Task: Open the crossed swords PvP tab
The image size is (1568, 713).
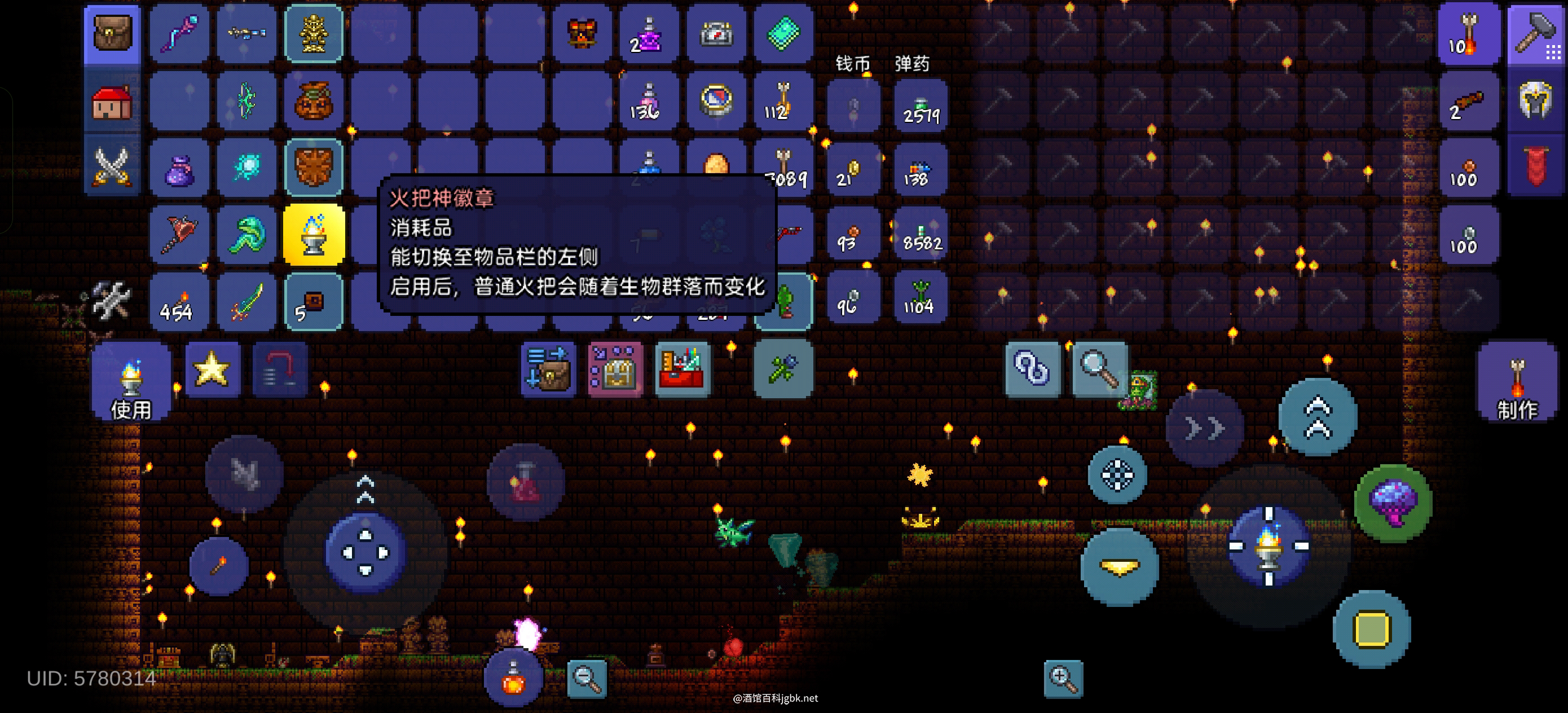Action: (x=113, y=166)
